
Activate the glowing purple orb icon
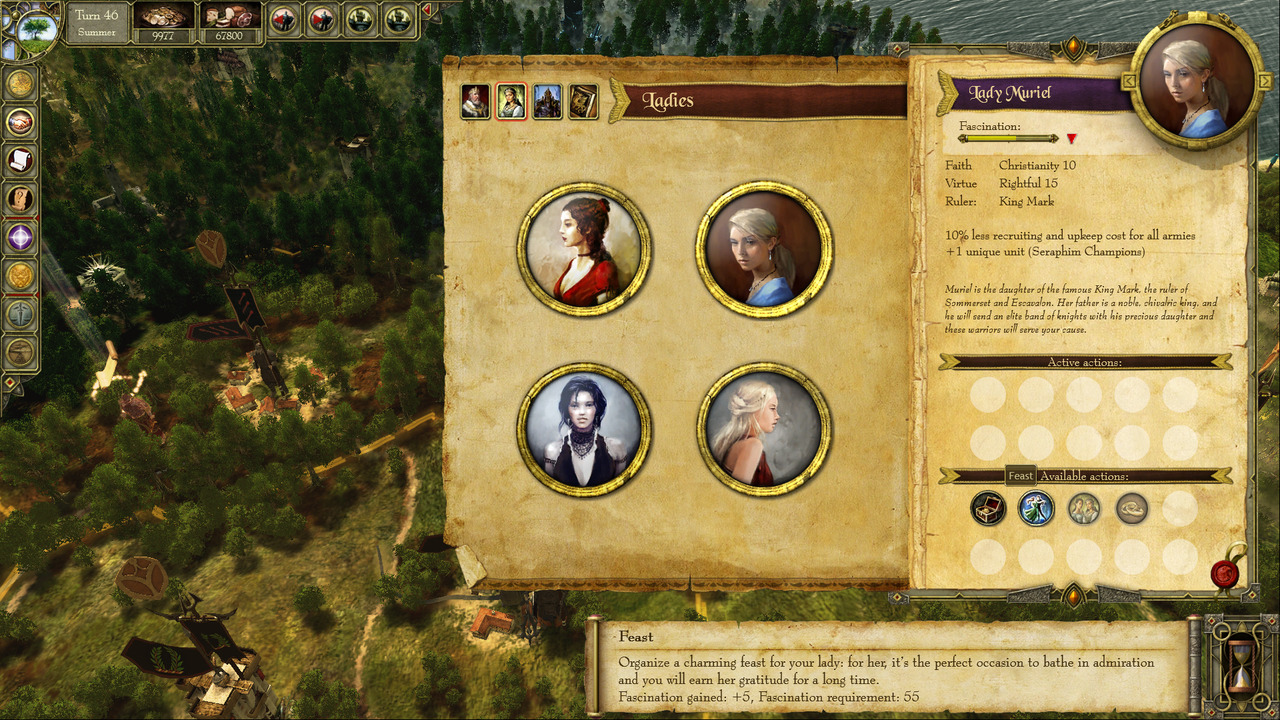20,237
